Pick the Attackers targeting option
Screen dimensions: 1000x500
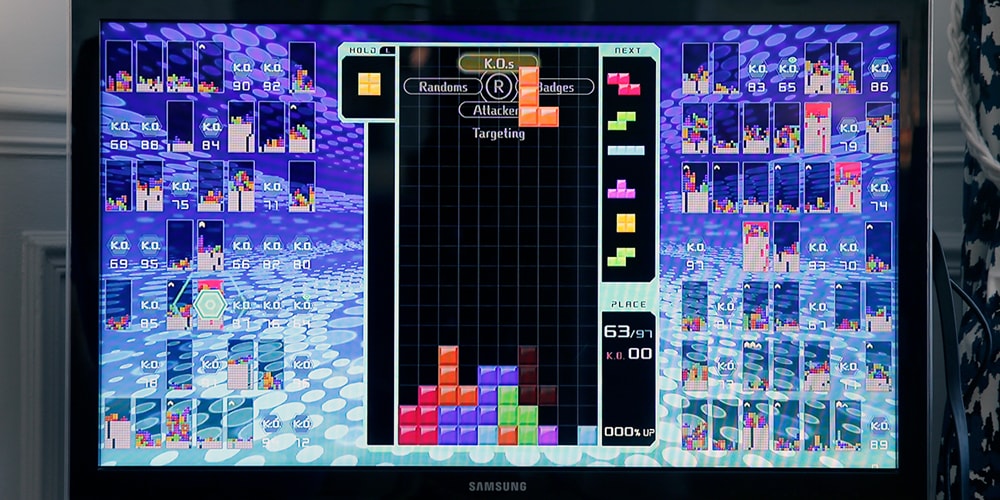(x=490, y=110)
